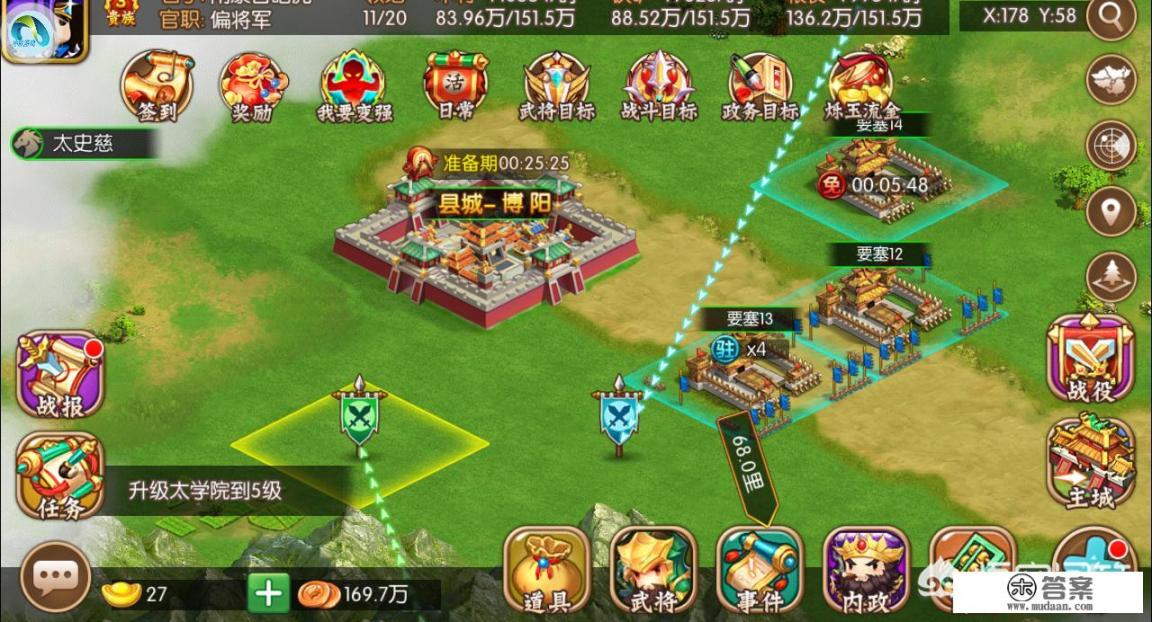The image size is (1152, 622).
Task: Enter the 战役 campaign screen
Action: point(1090,359)
